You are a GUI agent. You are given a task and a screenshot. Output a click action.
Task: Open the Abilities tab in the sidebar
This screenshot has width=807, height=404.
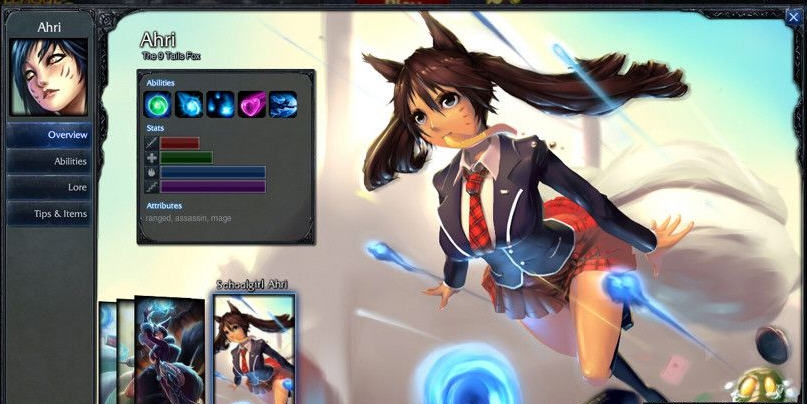tap(49, 161)
